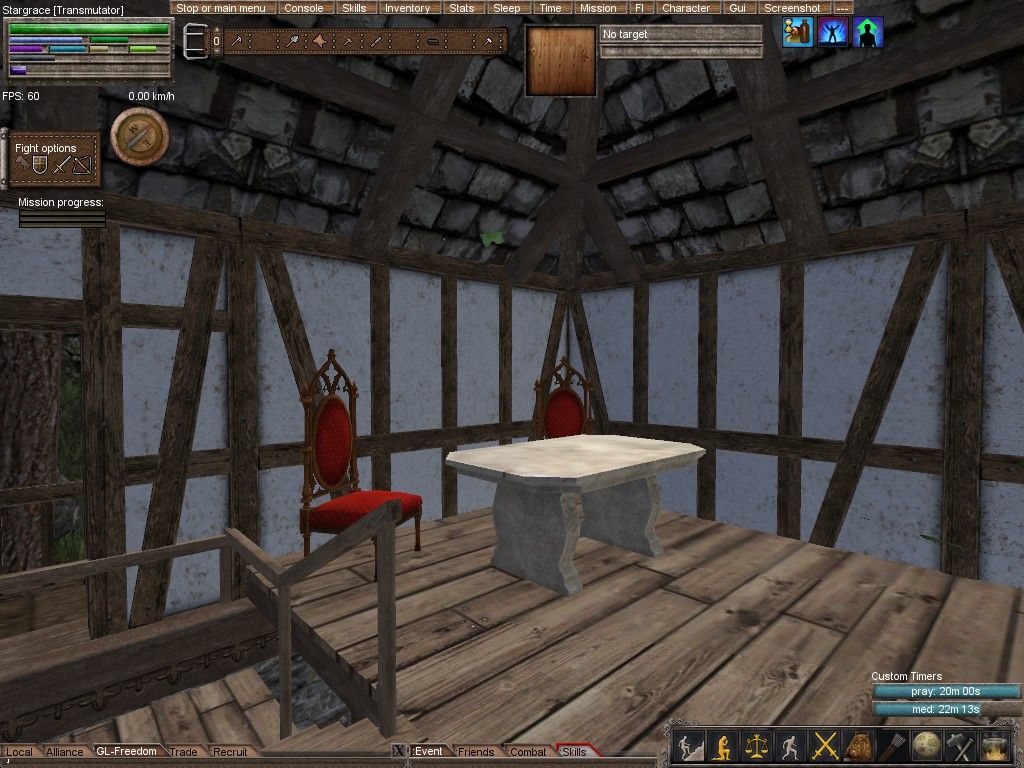1024x768 pixels.
Task: Show the Inventory window
Action: pos(407,8)
